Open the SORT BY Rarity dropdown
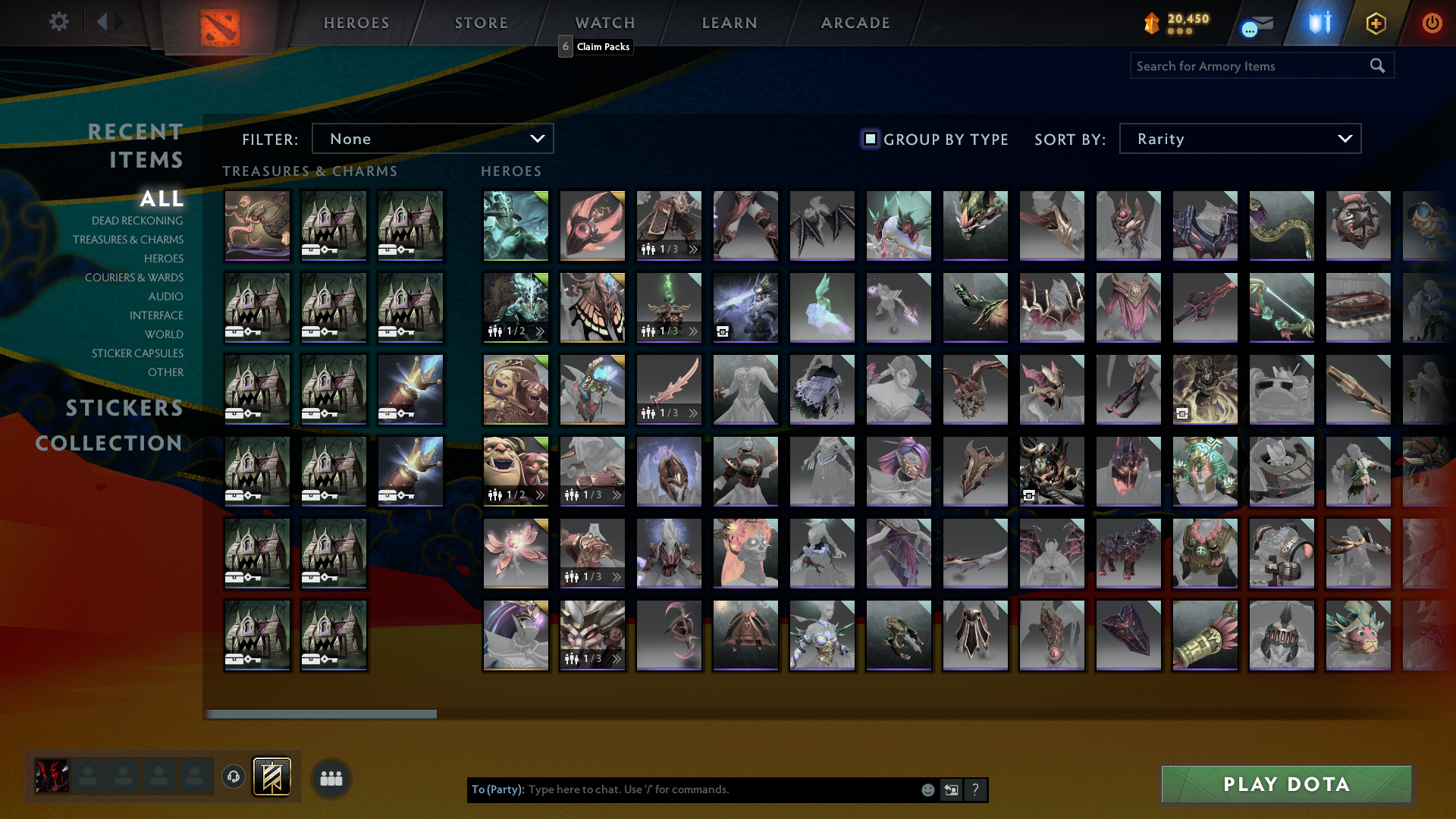1456x819 pixels. pos(1239,139)
